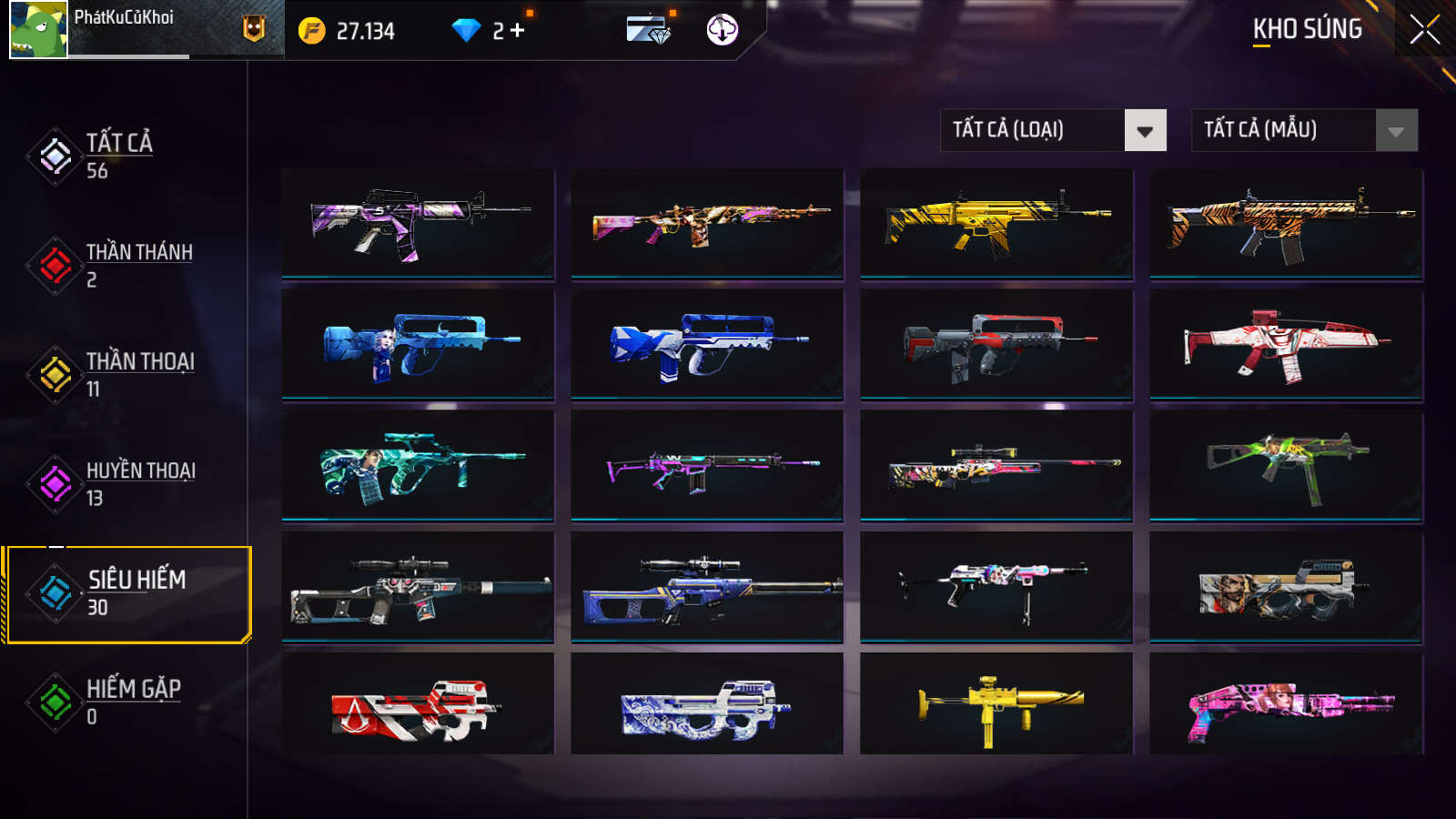The image size is (1456, 819).
Task: Choose the red and white XM8 skin
Action: click(x=1286, y=345)
